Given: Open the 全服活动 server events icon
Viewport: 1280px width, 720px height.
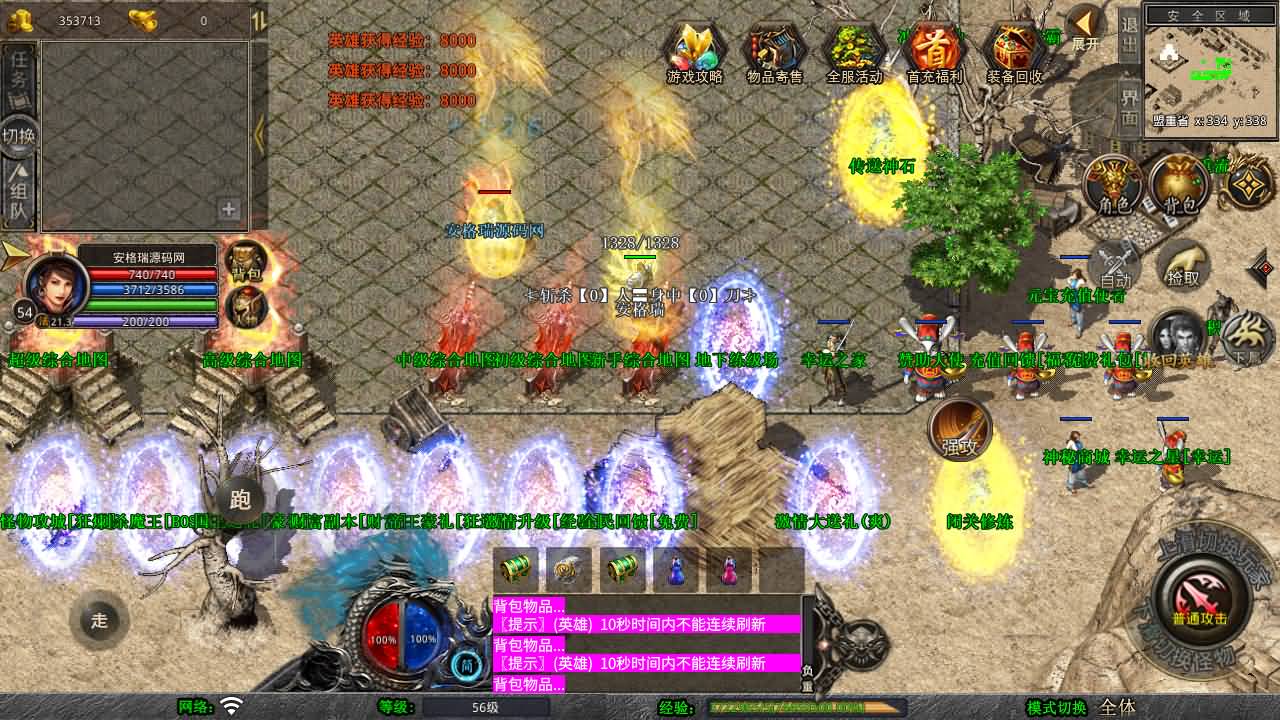Looking at the screenshot, I should [855, 52].
